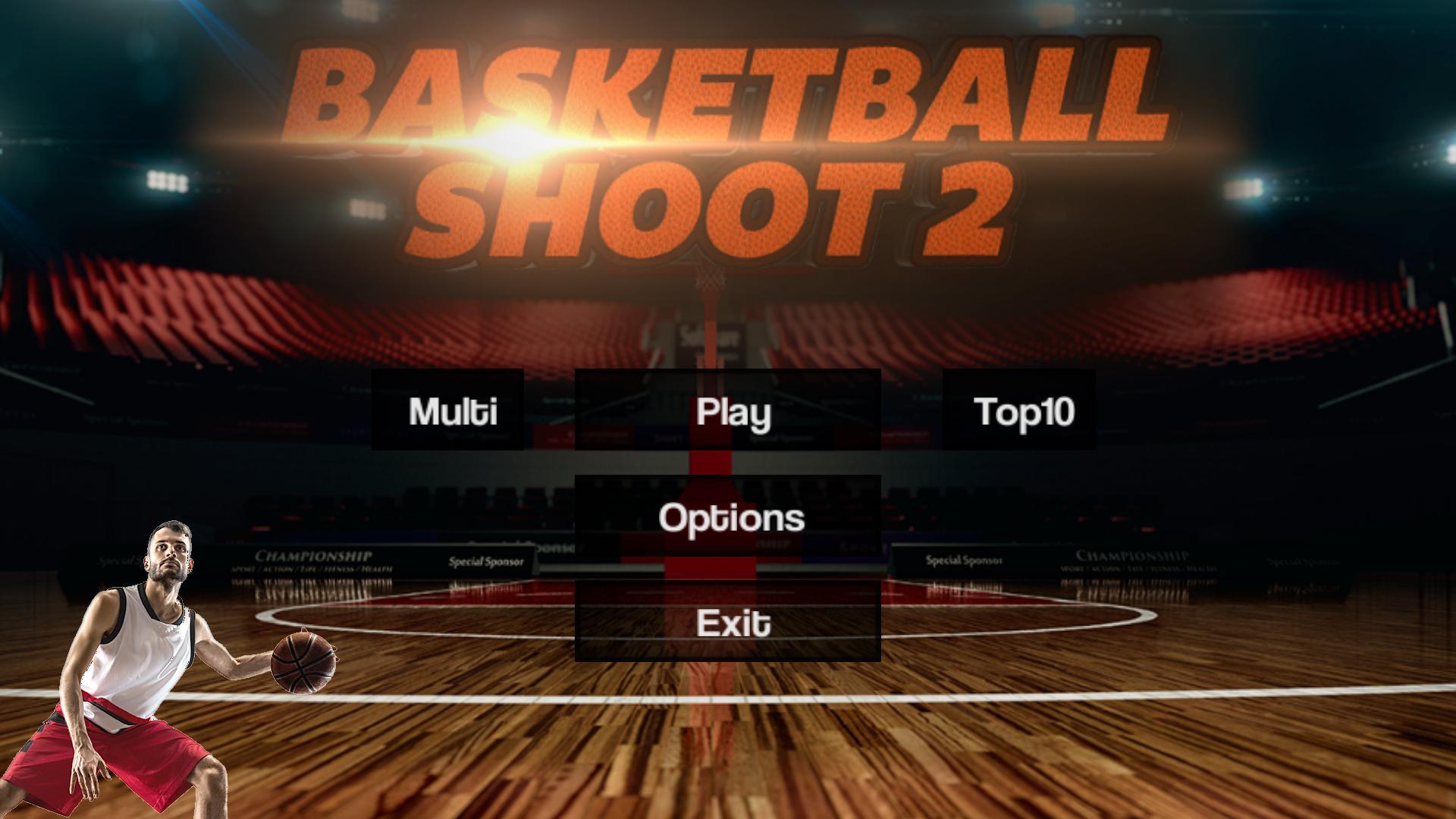
Task: Choose Options from the main menu
Action: [x=730, y=519]
